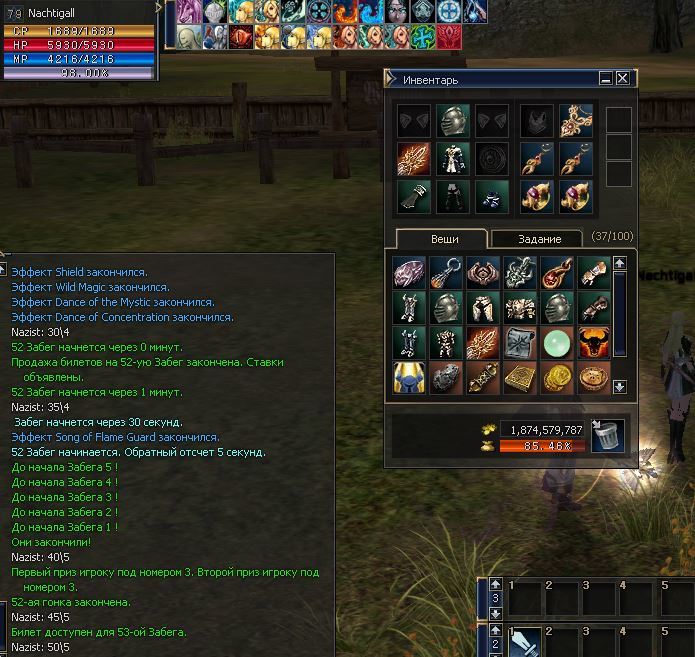Select the equipped flaming sword weapon
This screenshot has width=695, height=657.
point(413,158)
